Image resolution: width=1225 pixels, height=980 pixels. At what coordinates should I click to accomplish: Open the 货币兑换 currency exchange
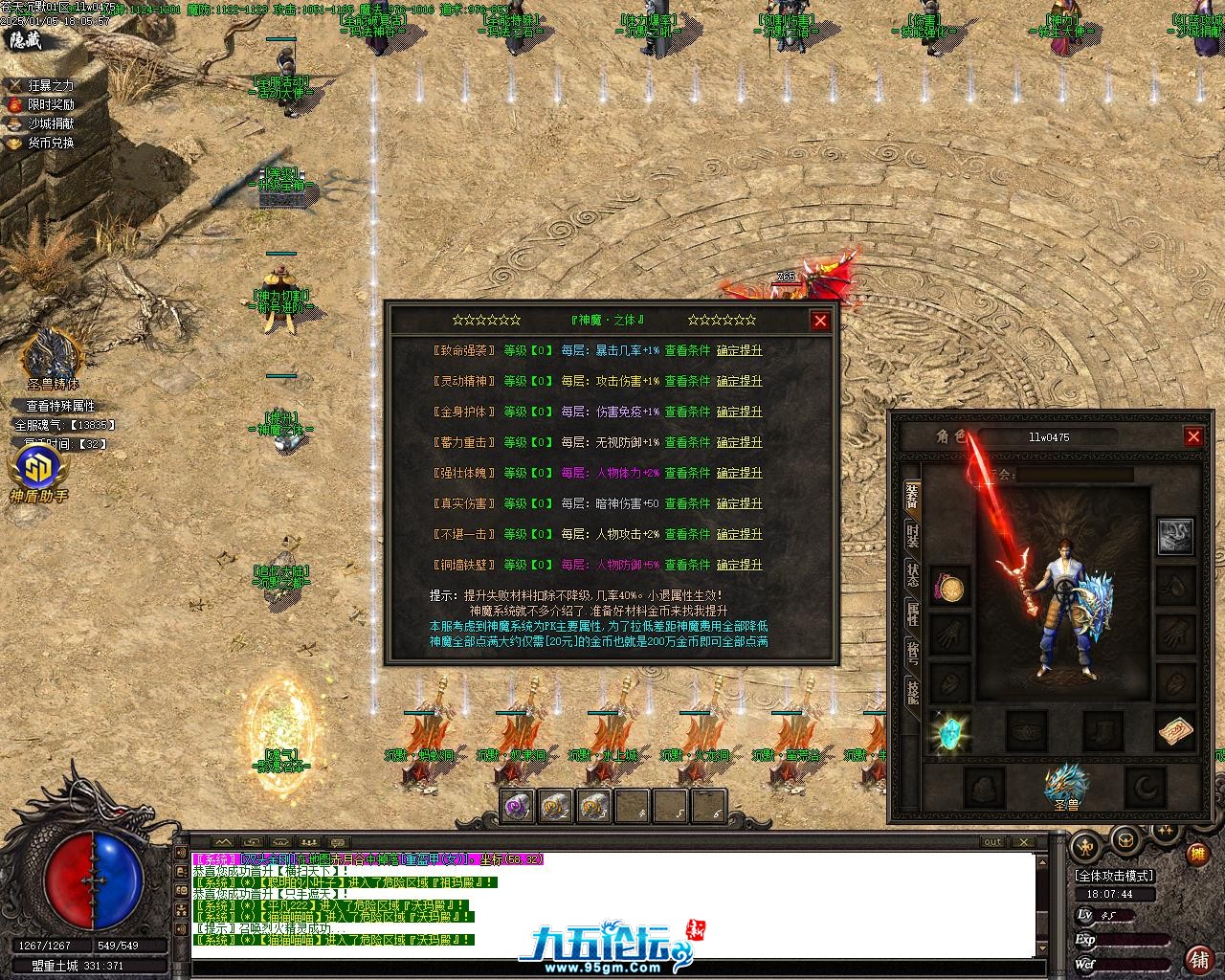(x=50, y=143)
